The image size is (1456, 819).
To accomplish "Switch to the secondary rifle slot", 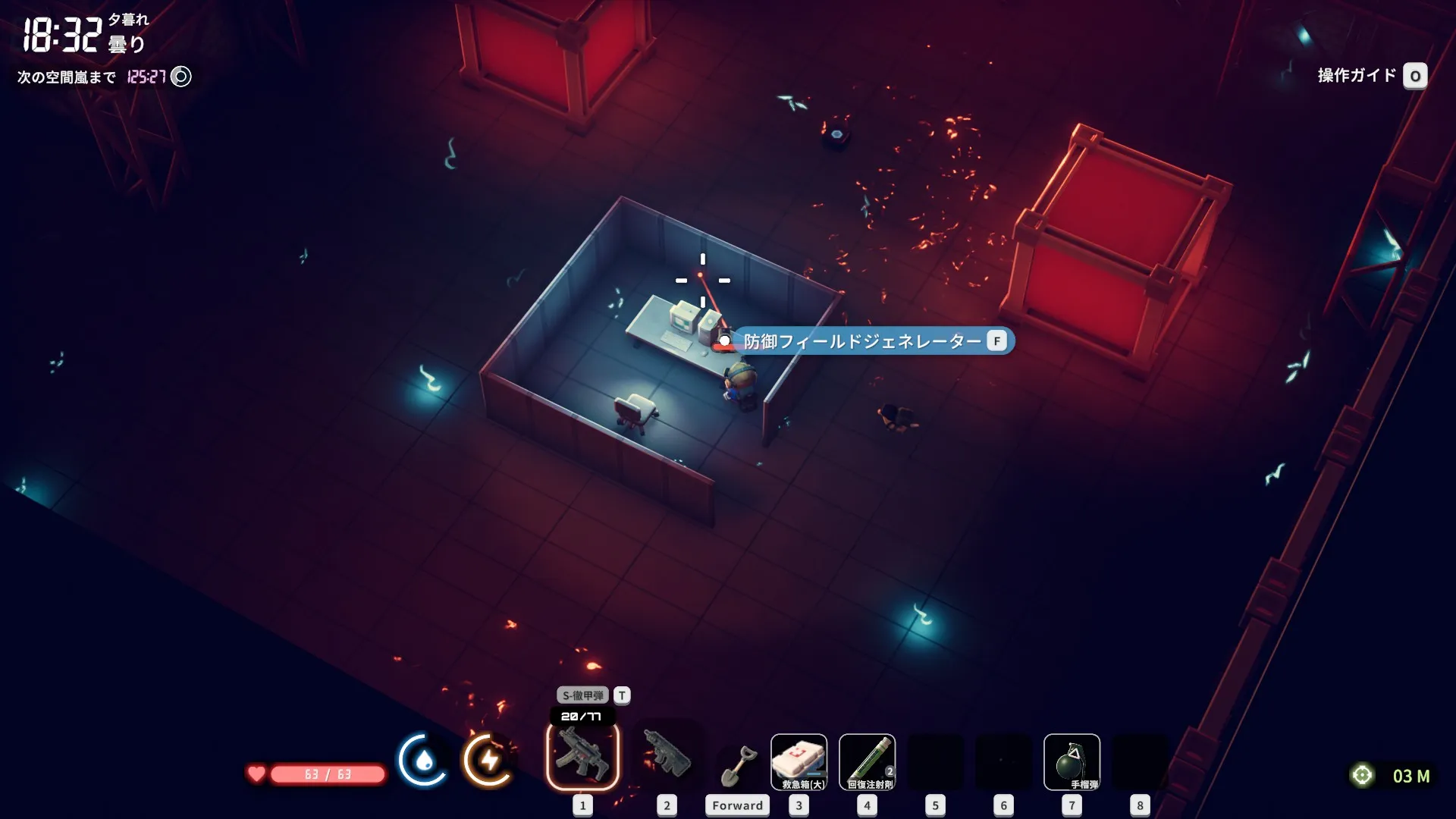I will tap(667, 755).
